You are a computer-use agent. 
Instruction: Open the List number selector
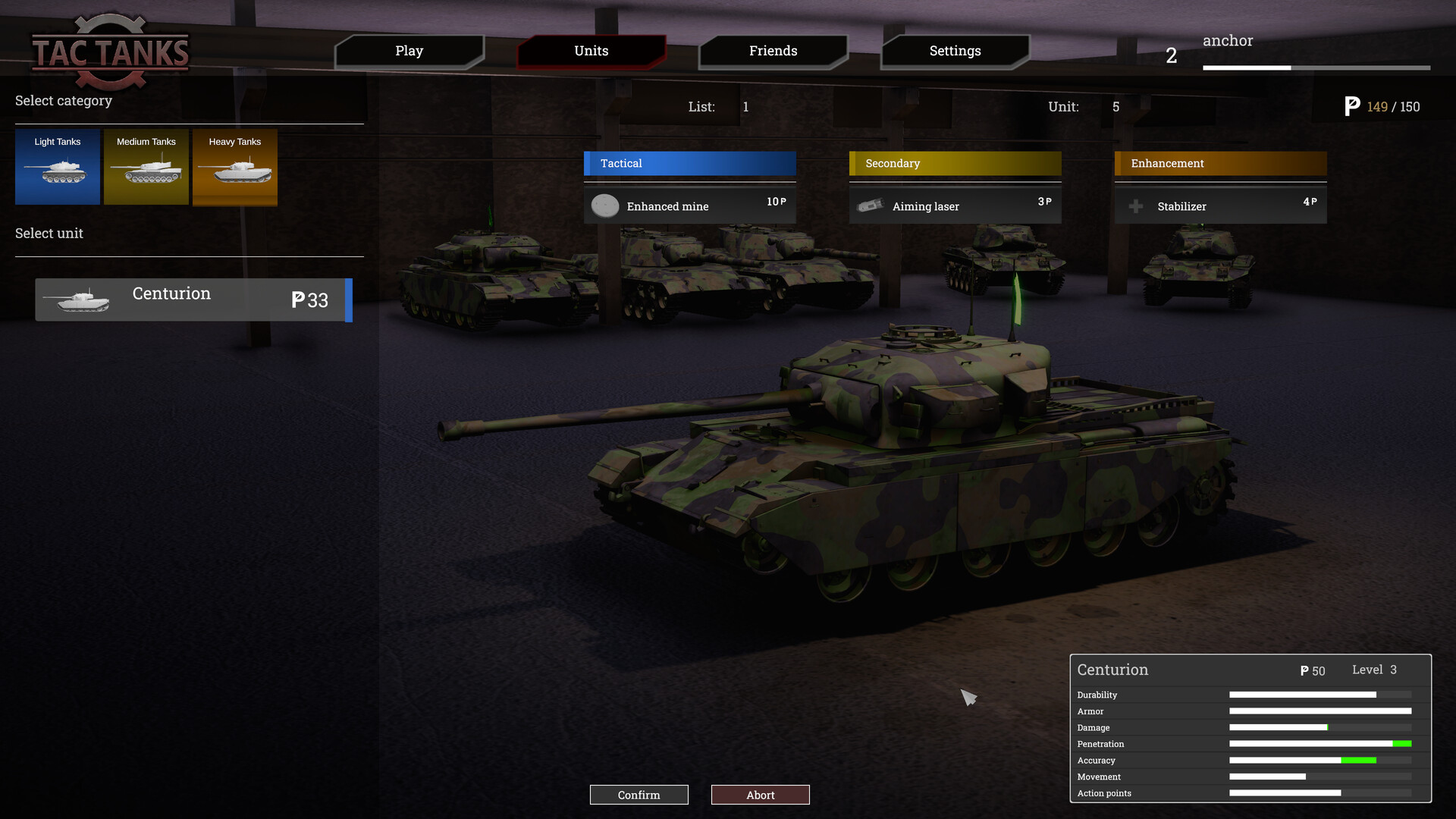pyautogui.click(x=746, y=107)
